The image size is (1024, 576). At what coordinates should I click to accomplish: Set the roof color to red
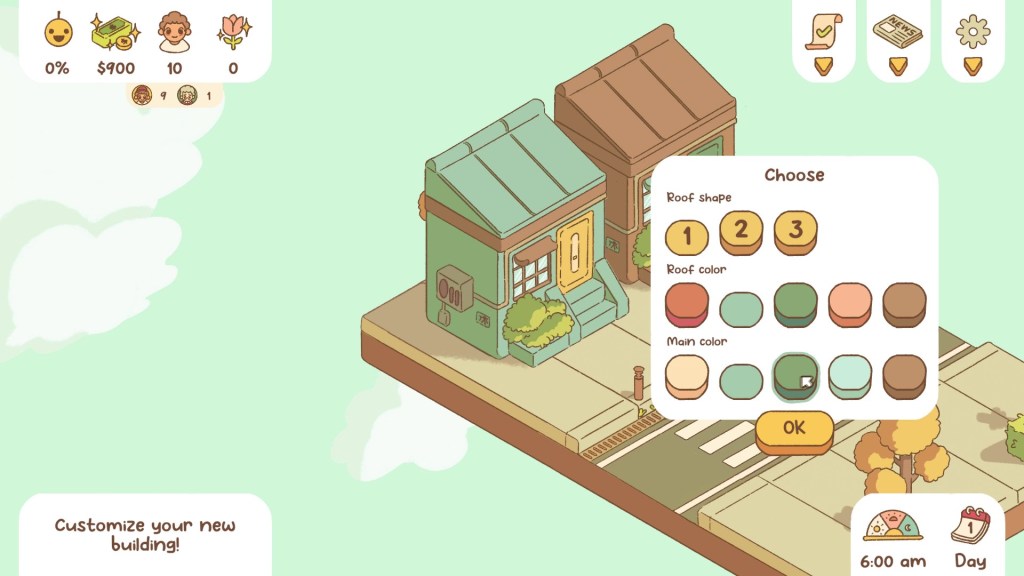click(x=687, y=303)
